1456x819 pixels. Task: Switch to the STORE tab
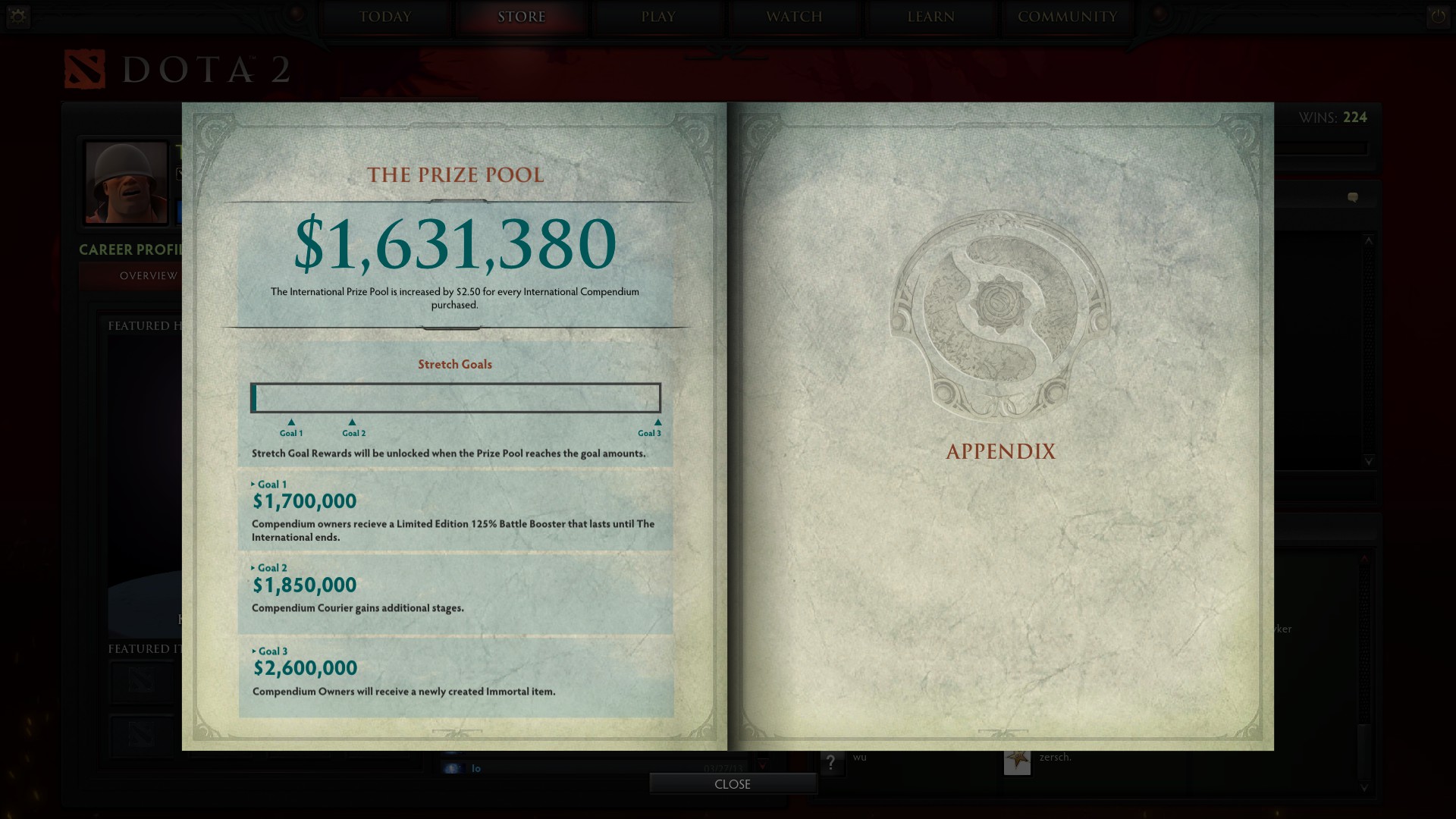[x=522, y=17]
